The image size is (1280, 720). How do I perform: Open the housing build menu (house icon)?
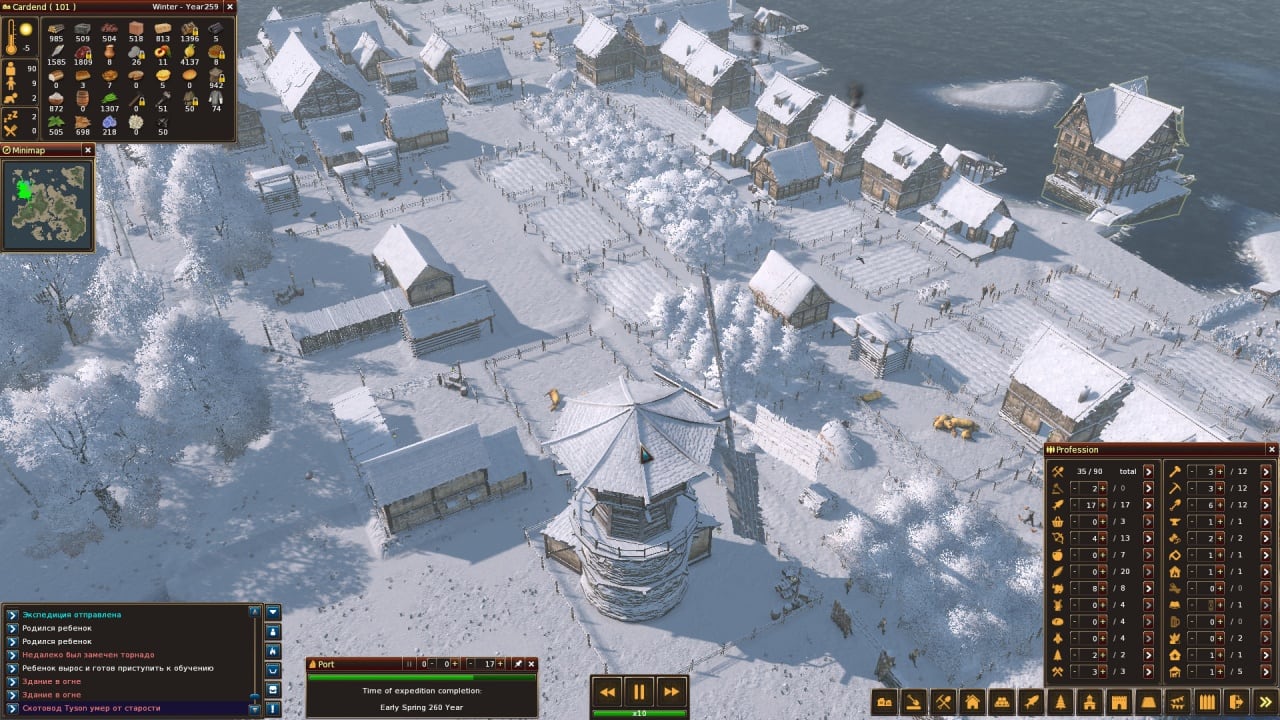[971, 702]
